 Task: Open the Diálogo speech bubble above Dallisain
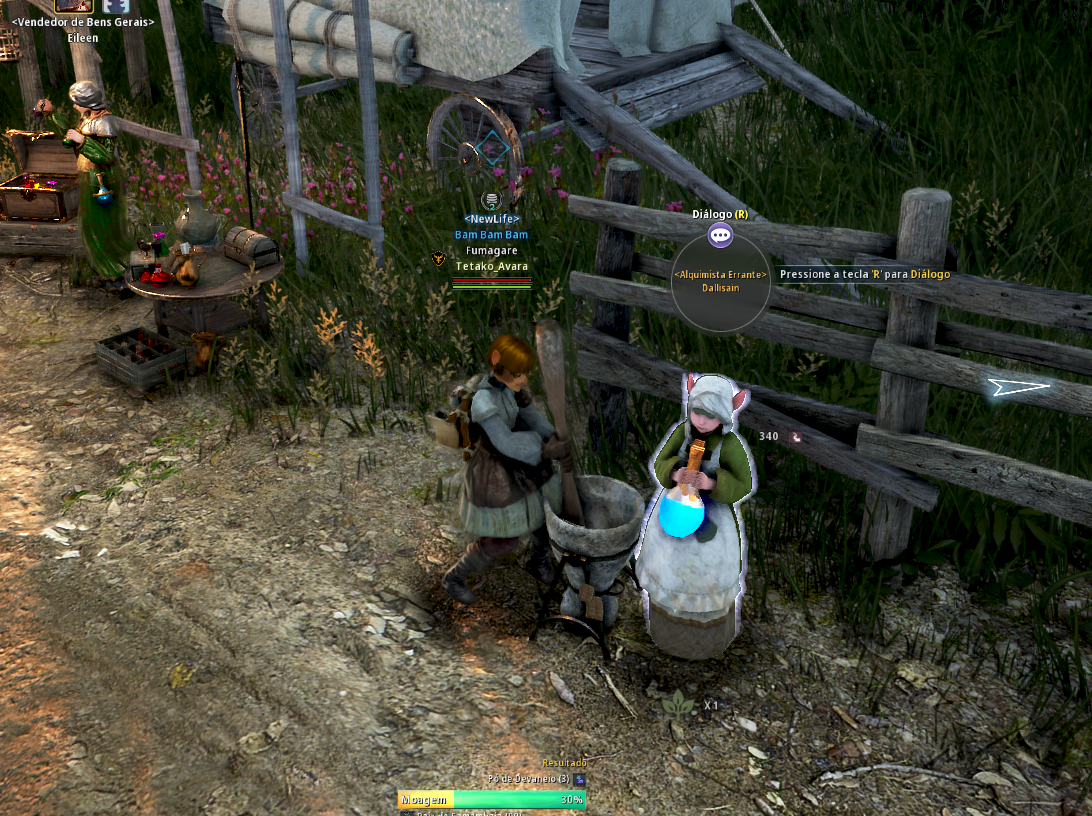720,236
